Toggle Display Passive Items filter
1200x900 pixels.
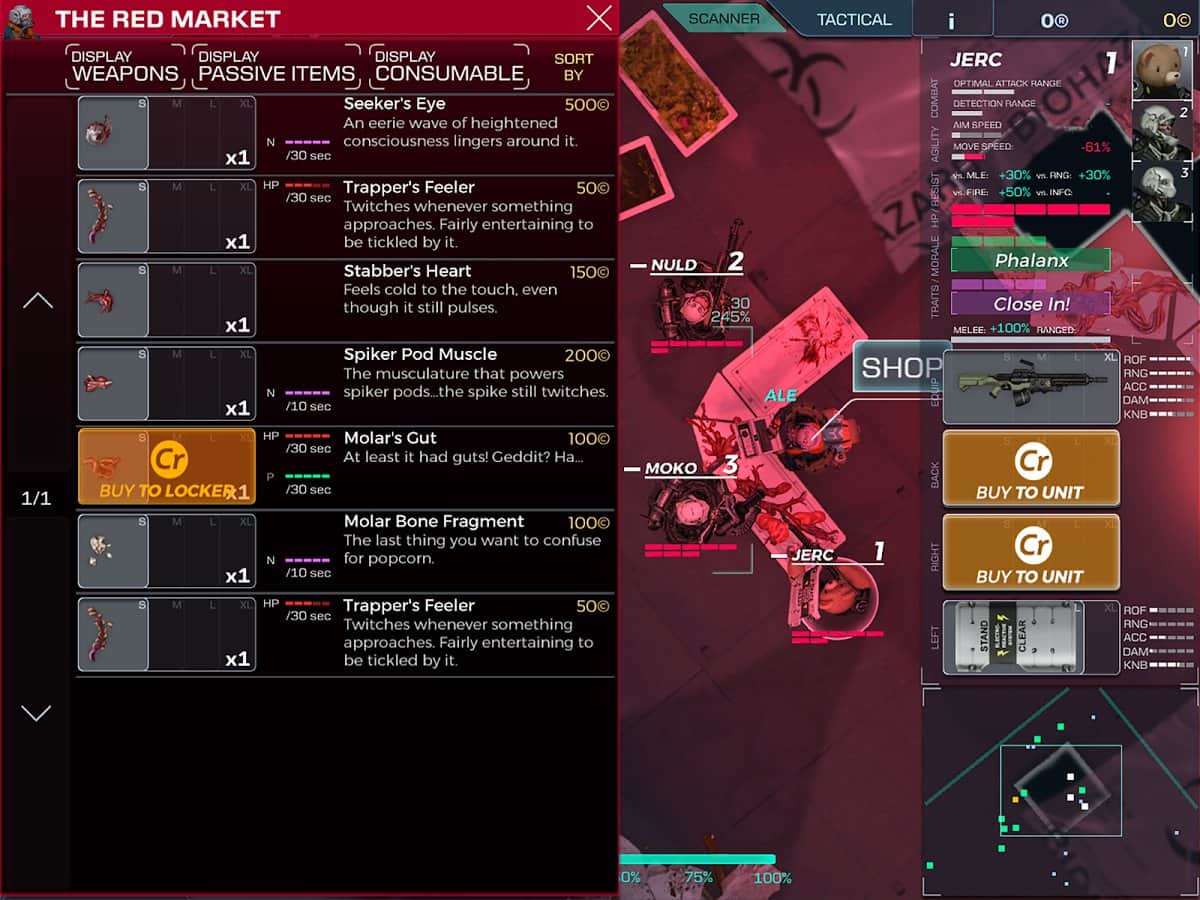point(276,66)
